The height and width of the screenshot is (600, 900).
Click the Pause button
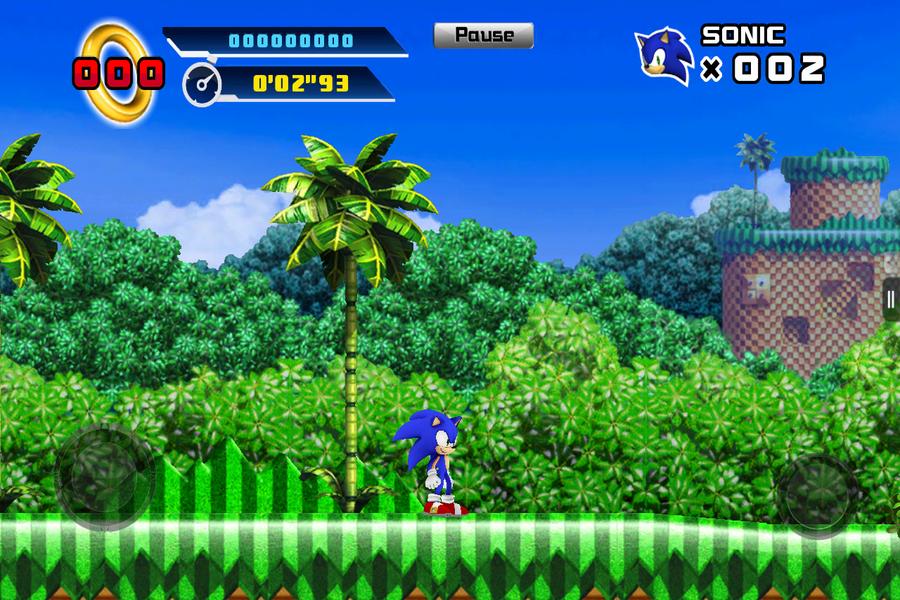483,36
